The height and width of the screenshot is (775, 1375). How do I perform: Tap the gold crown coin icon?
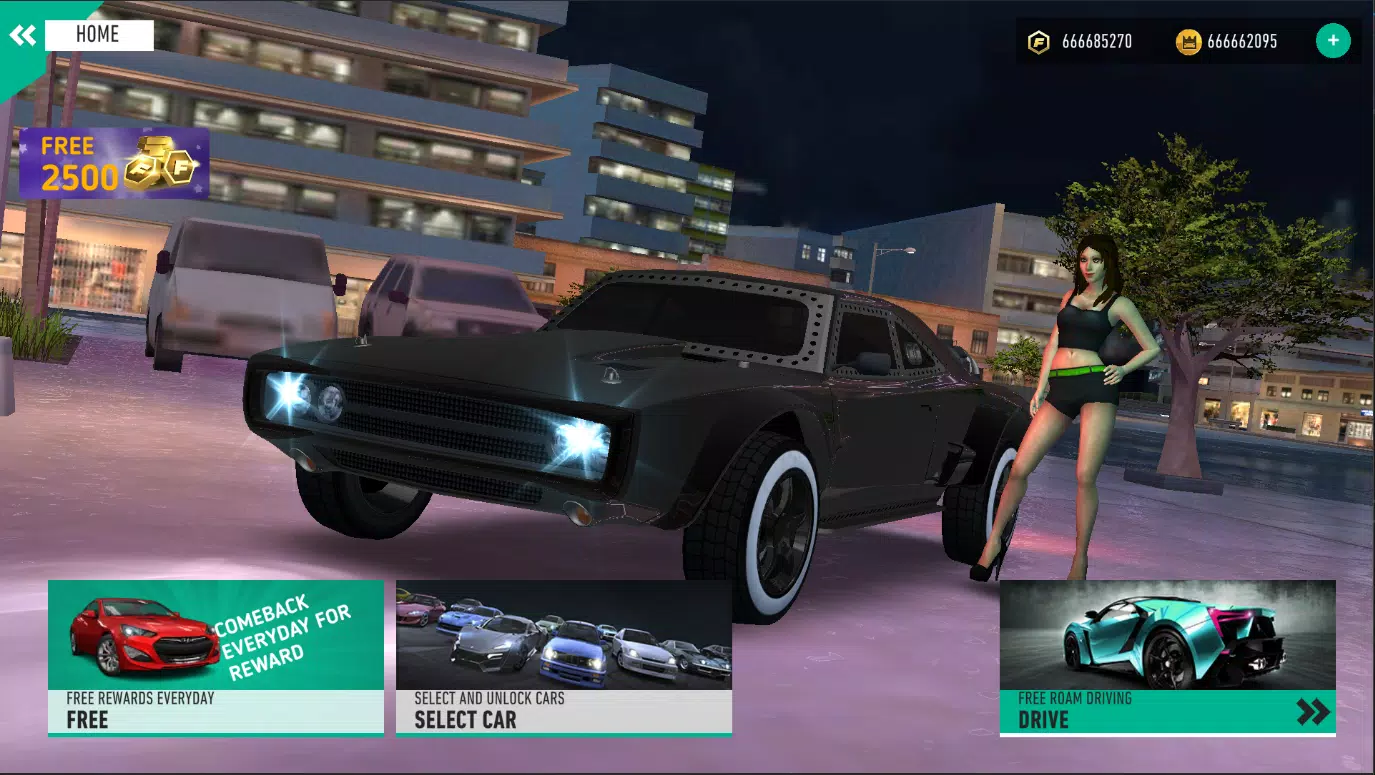tap(1188, 41)
